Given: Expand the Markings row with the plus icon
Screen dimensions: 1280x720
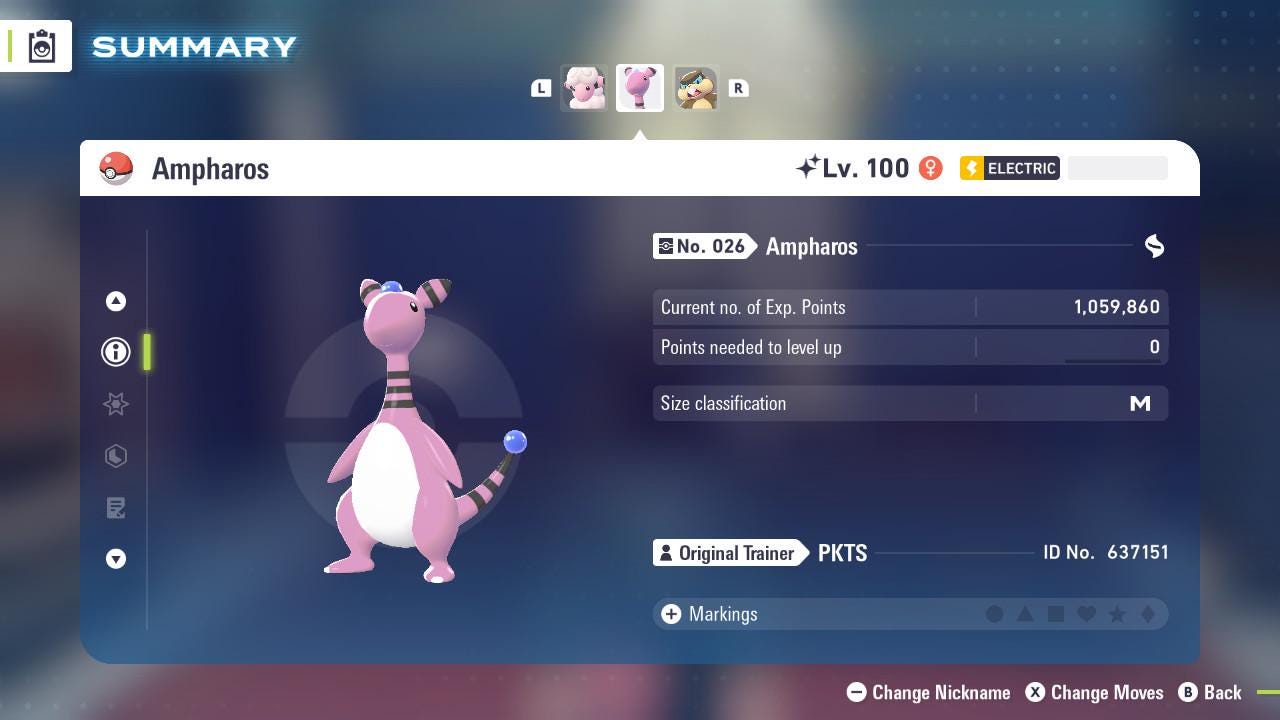Looking at the screenshot, I should pyautogui.click(x=669, y=614).
